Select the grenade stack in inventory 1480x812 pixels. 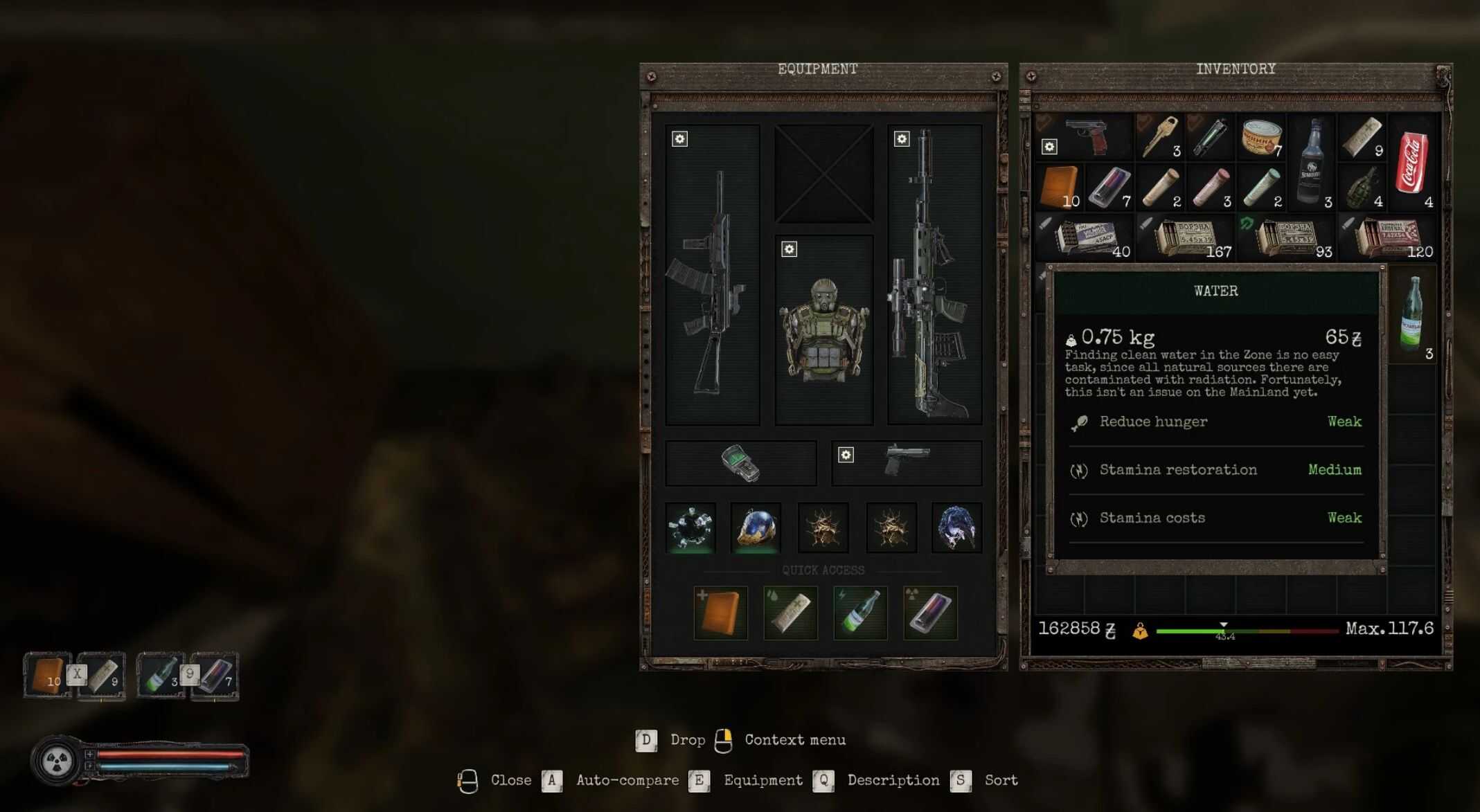pos(1361,187)
